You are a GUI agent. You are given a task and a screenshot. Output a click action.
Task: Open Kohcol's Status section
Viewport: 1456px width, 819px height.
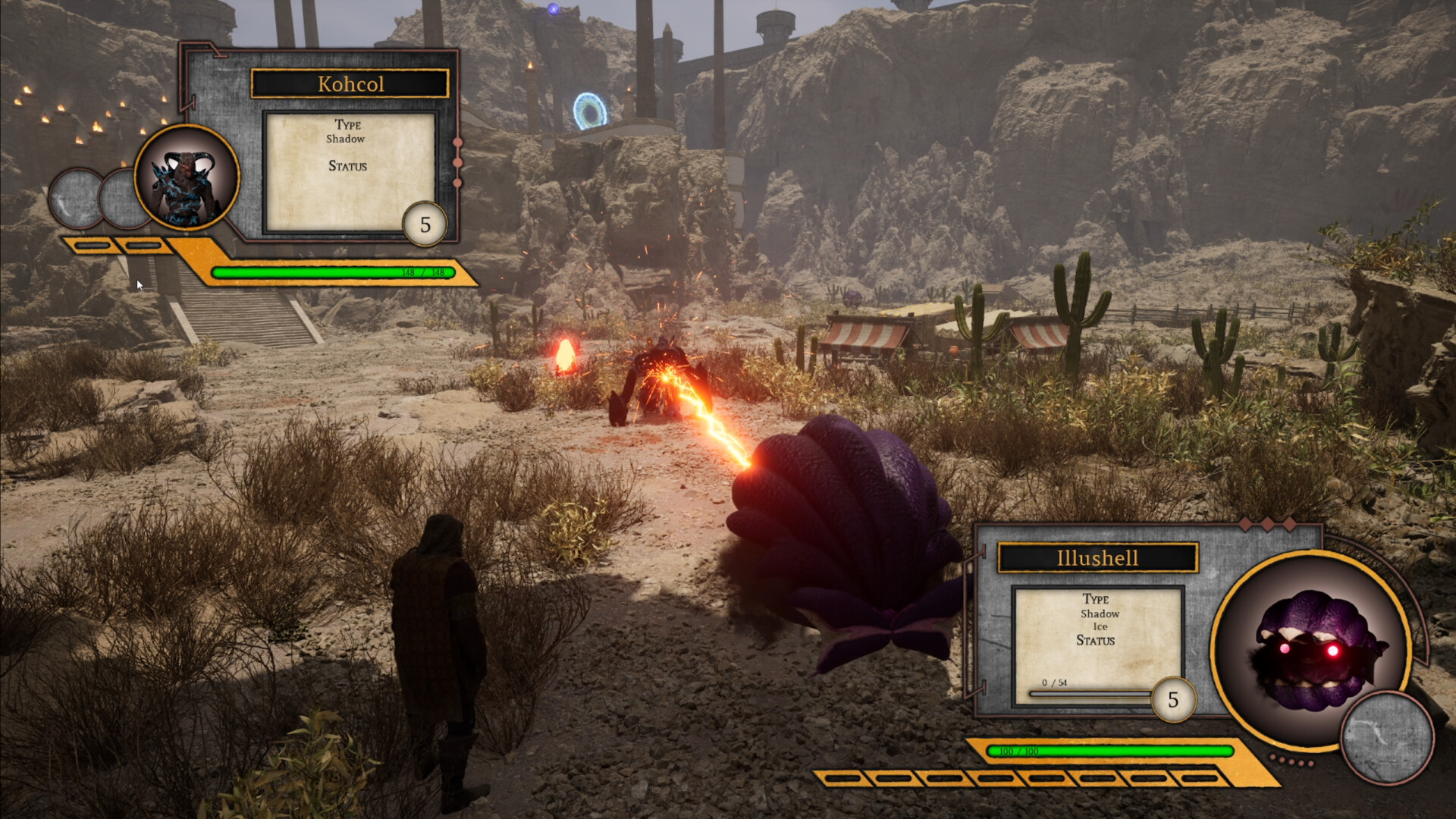tap(349, 166)
